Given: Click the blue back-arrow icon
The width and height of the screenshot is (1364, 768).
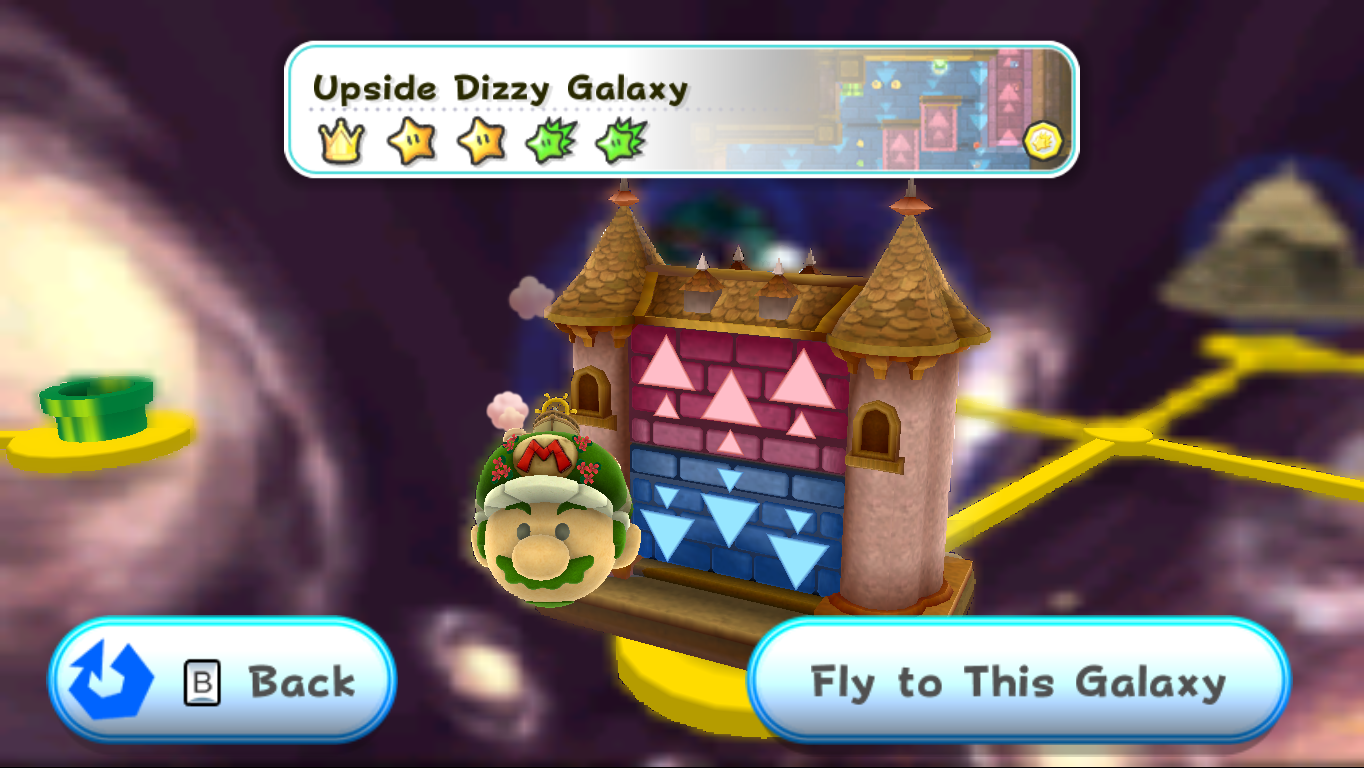Looking at the screenshot, I should pos(110,678).
